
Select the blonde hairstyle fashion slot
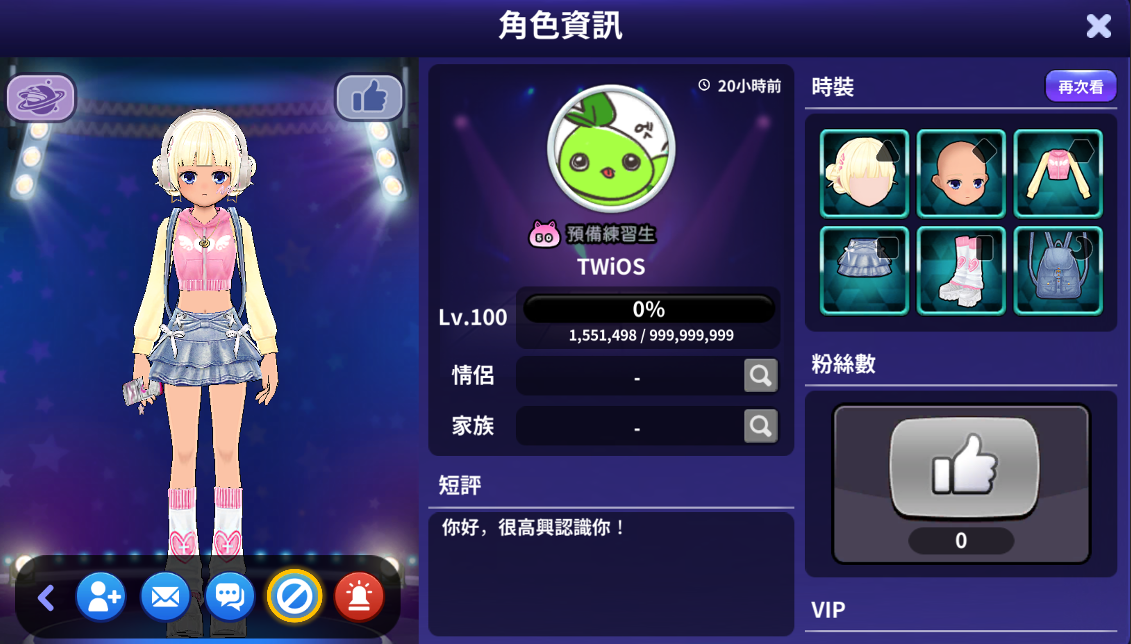coord(864,174)
